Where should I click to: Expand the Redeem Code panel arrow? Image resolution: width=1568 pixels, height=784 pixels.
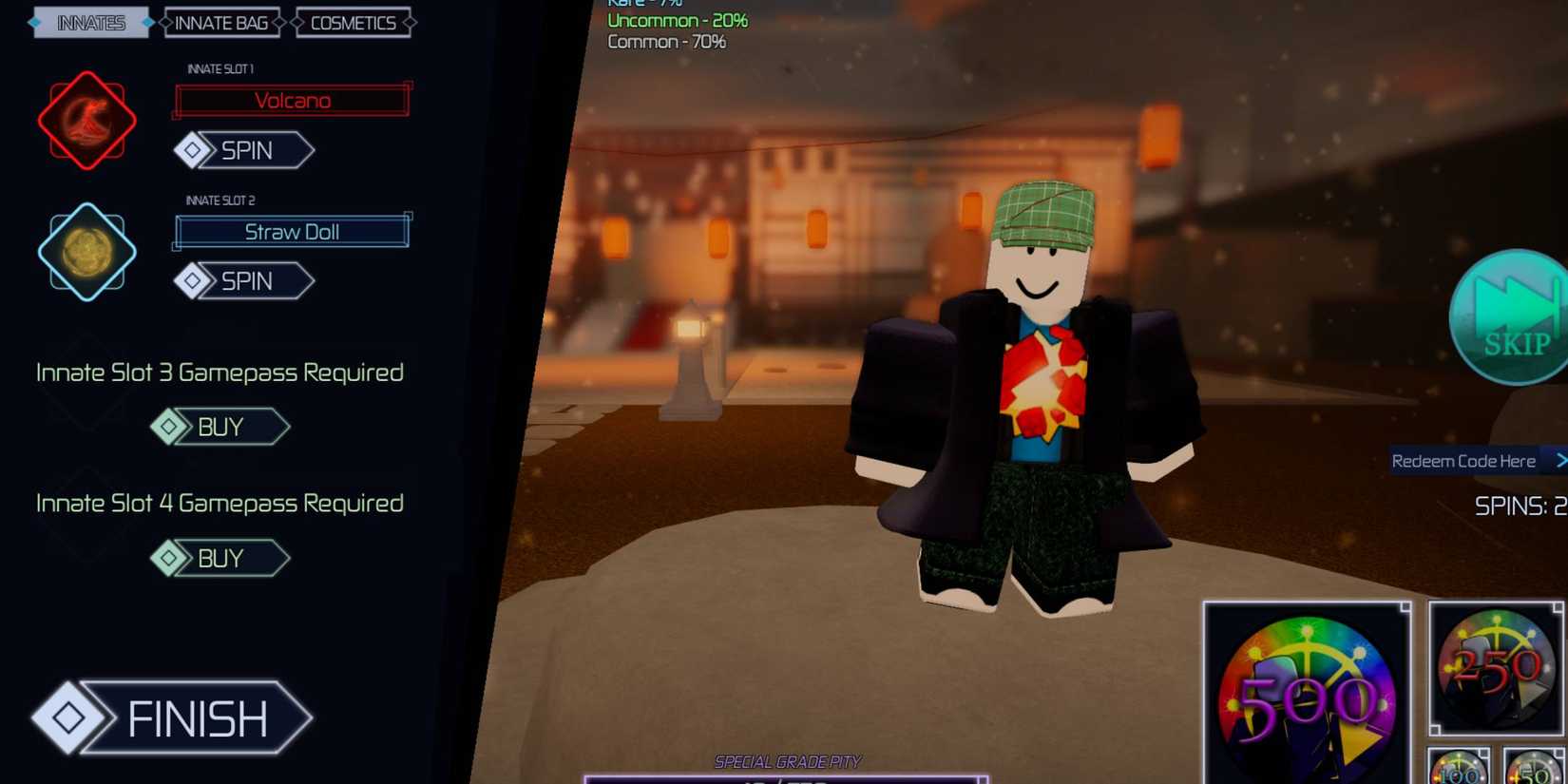coord(1561,460)
